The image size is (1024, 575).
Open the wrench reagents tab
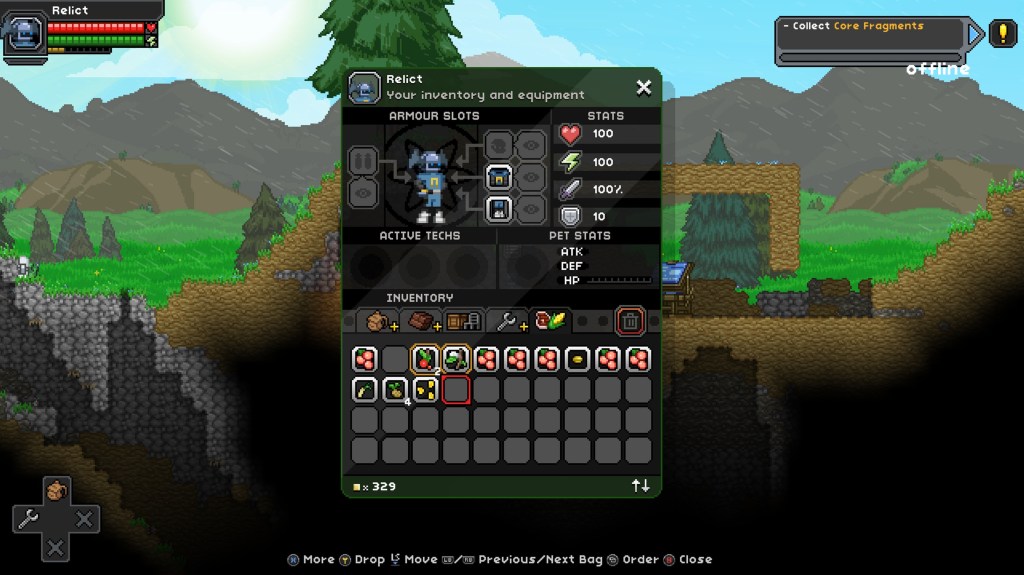click(x=508, y=321)
